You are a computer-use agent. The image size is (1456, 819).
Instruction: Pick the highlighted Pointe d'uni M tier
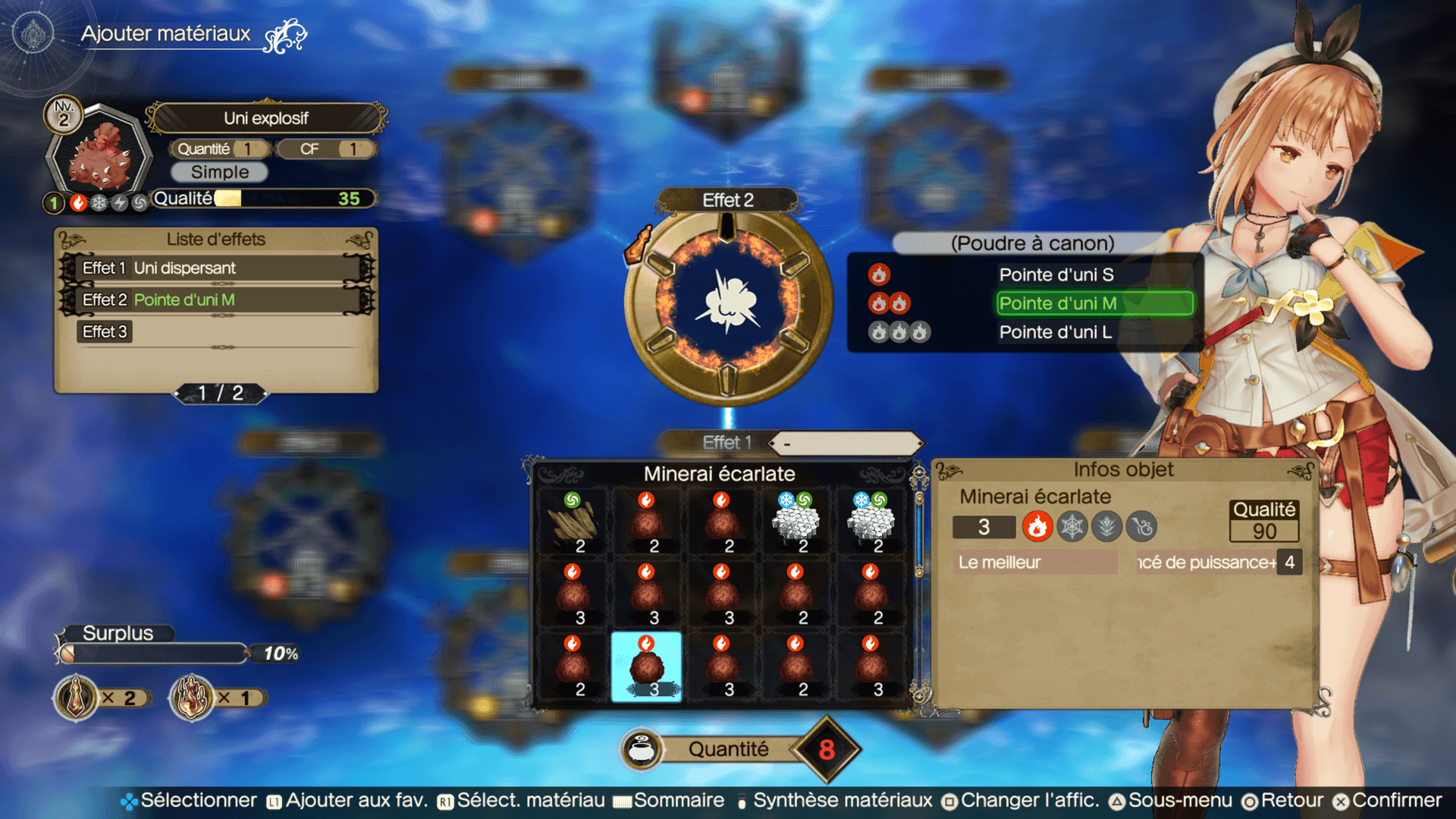click(1094, 303)
